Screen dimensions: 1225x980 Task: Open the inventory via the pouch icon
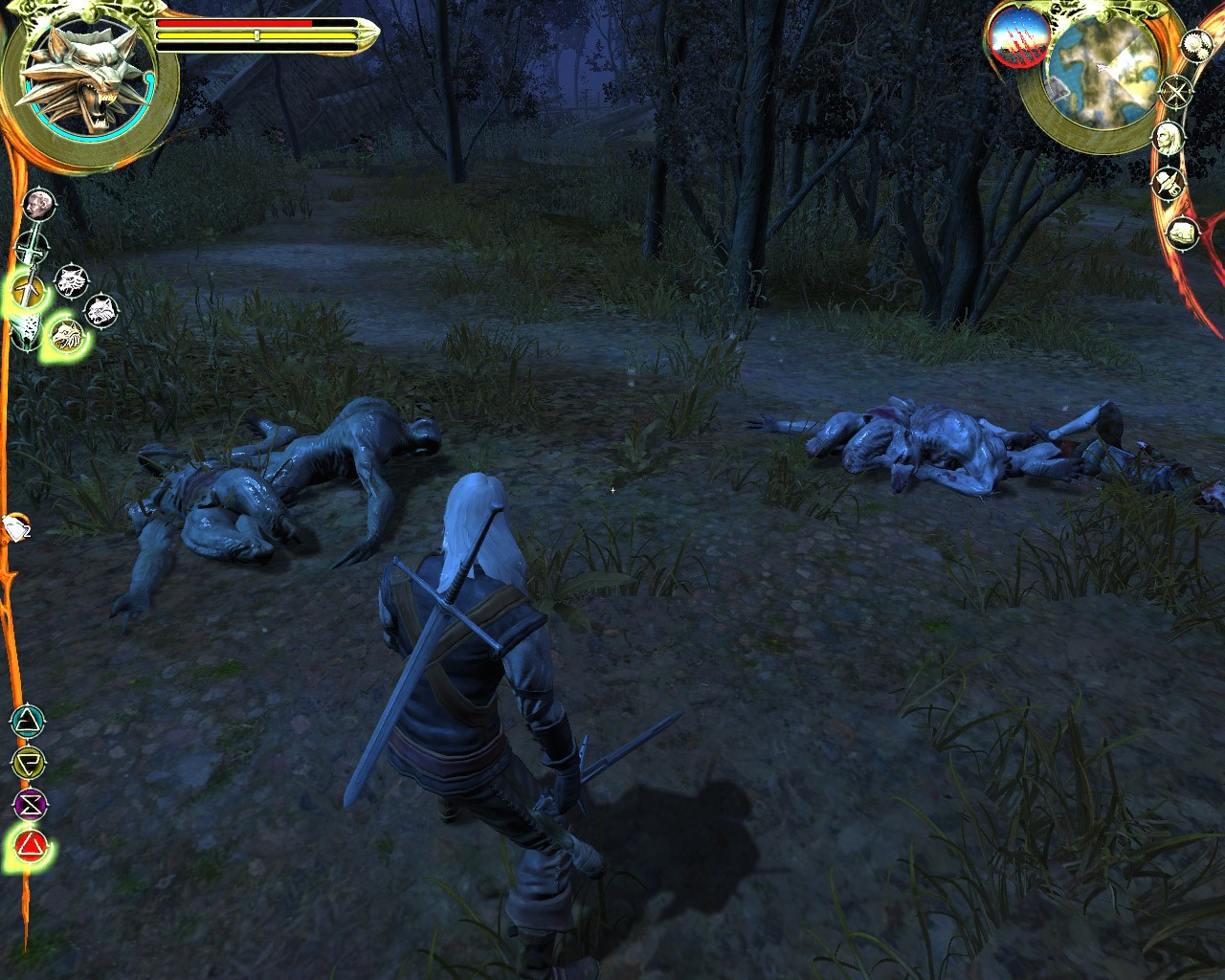(1185, 231)
